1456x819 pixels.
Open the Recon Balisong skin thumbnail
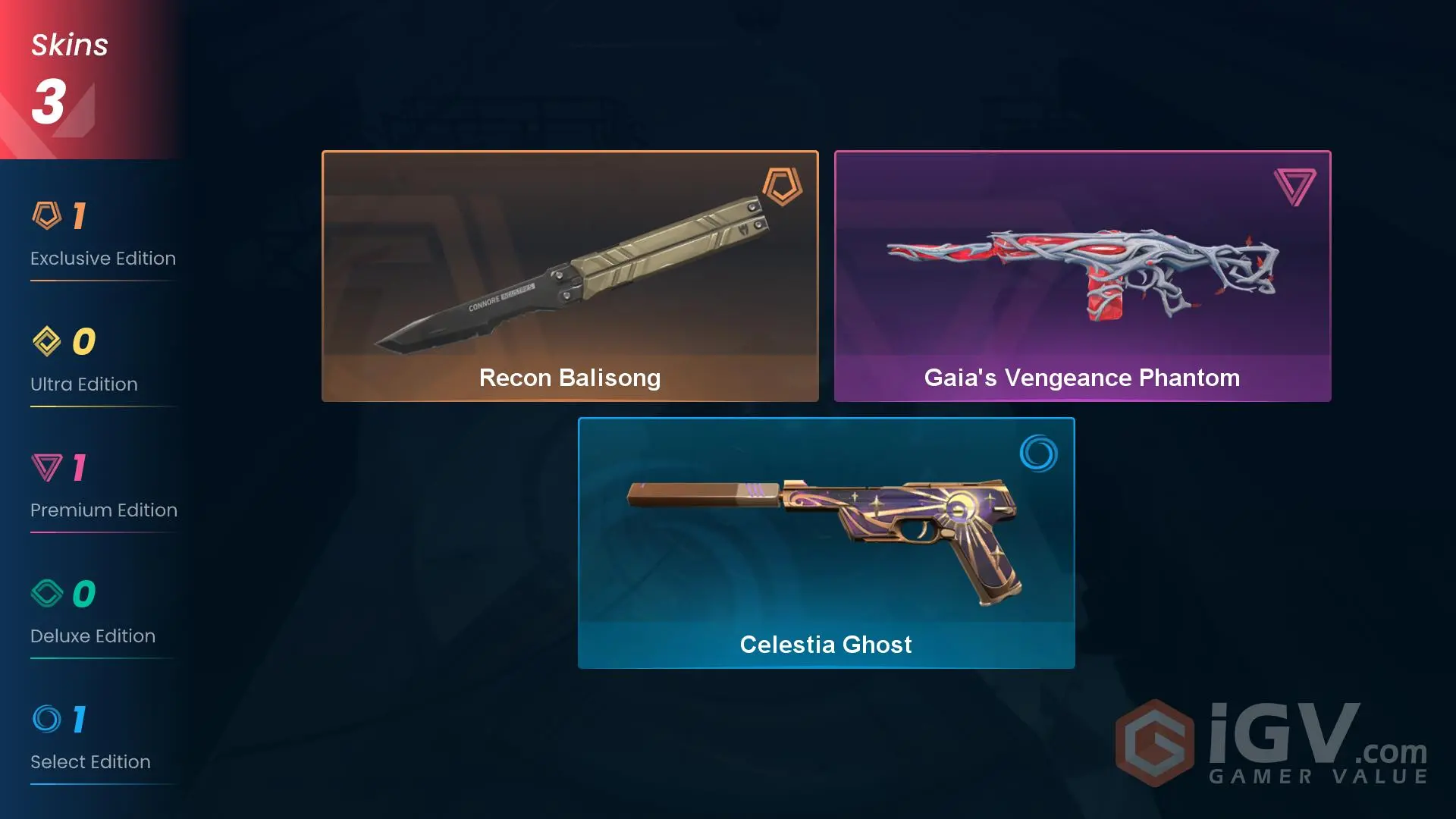(570, 265)
